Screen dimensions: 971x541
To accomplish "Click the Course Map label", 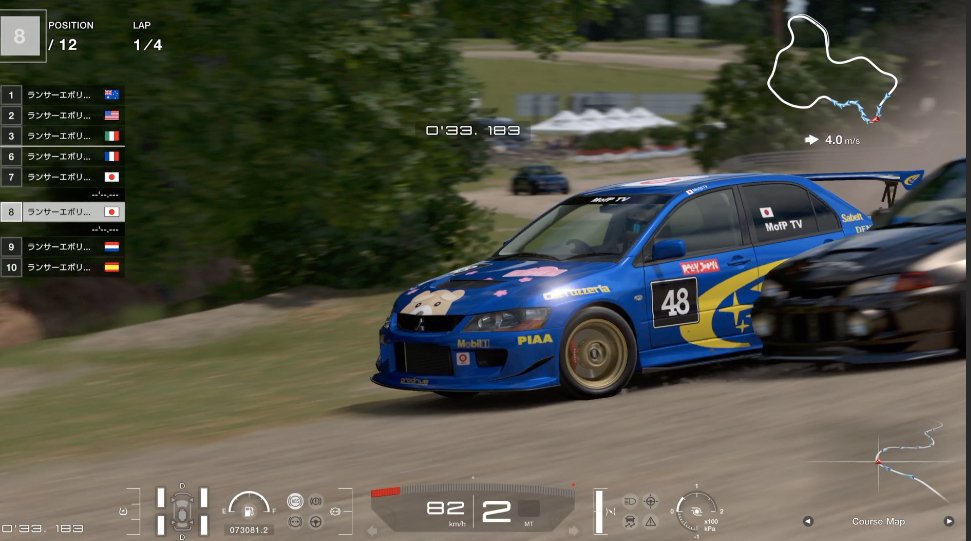I will 878,521.
